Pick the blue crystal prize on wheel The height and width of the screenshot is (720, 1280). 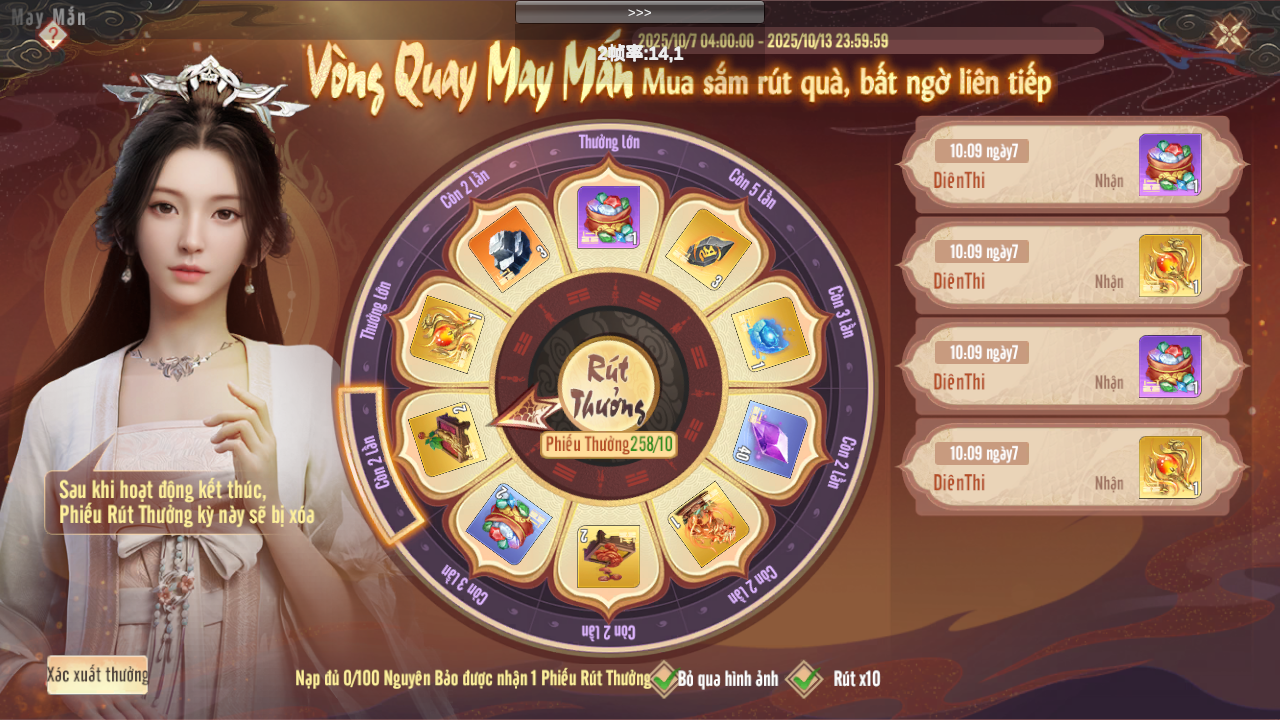(x=769, y=334)
